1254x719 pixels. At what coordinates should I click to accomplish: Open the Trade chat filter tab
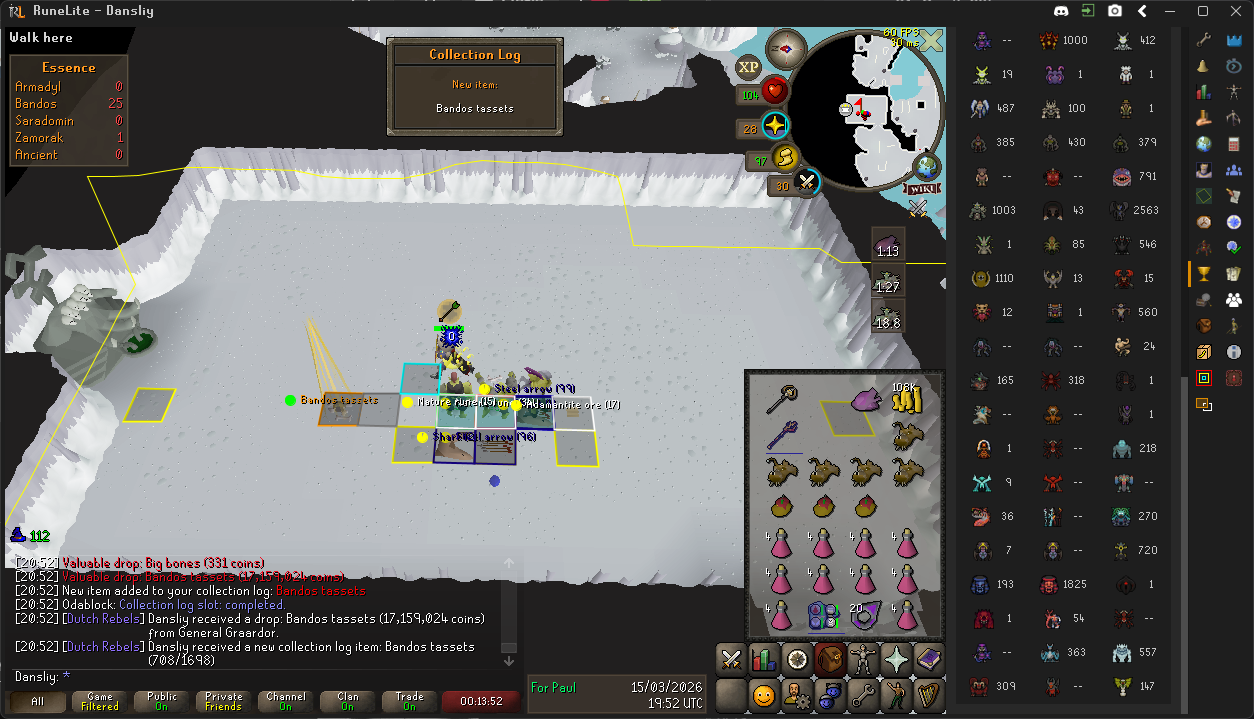point(409,702)
